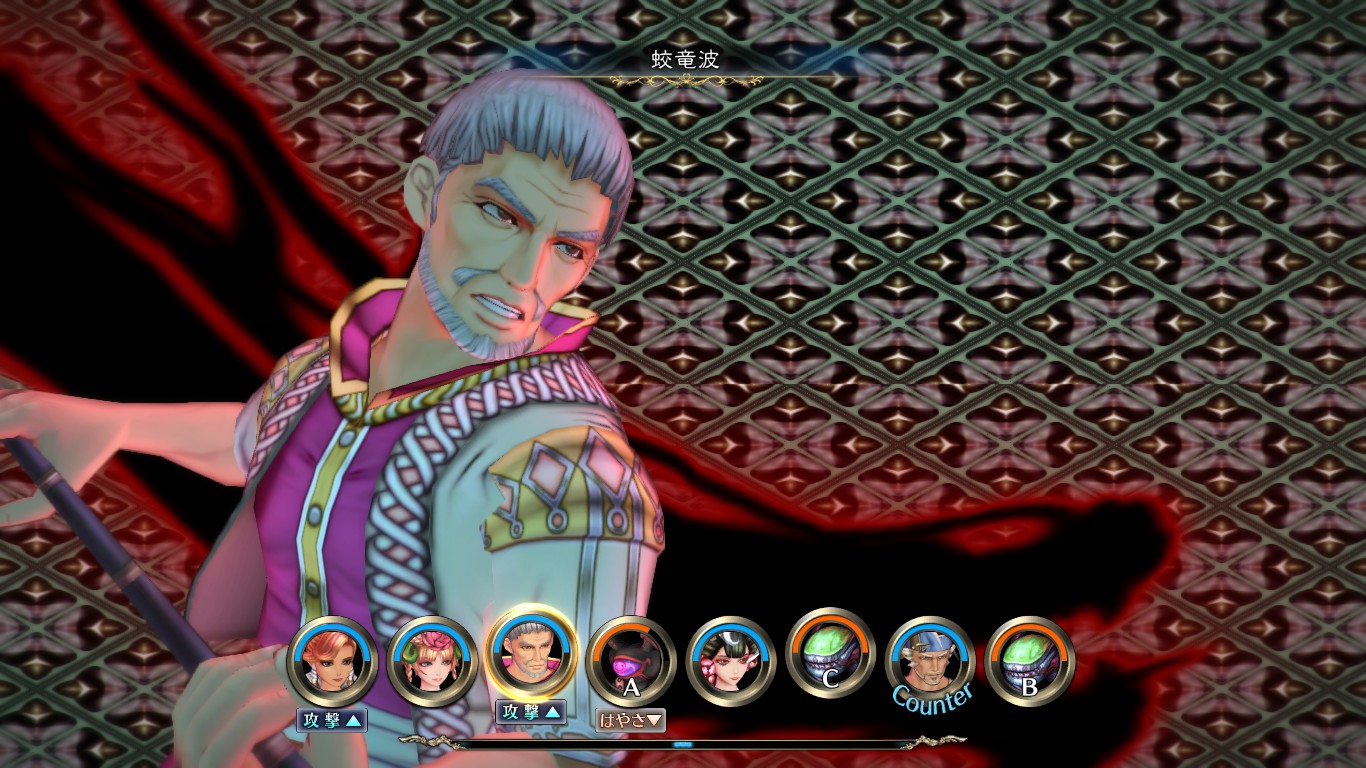1366x768 pixels.
Task: Target the green monster portrait marked B
Action: tap(1030, 659)
